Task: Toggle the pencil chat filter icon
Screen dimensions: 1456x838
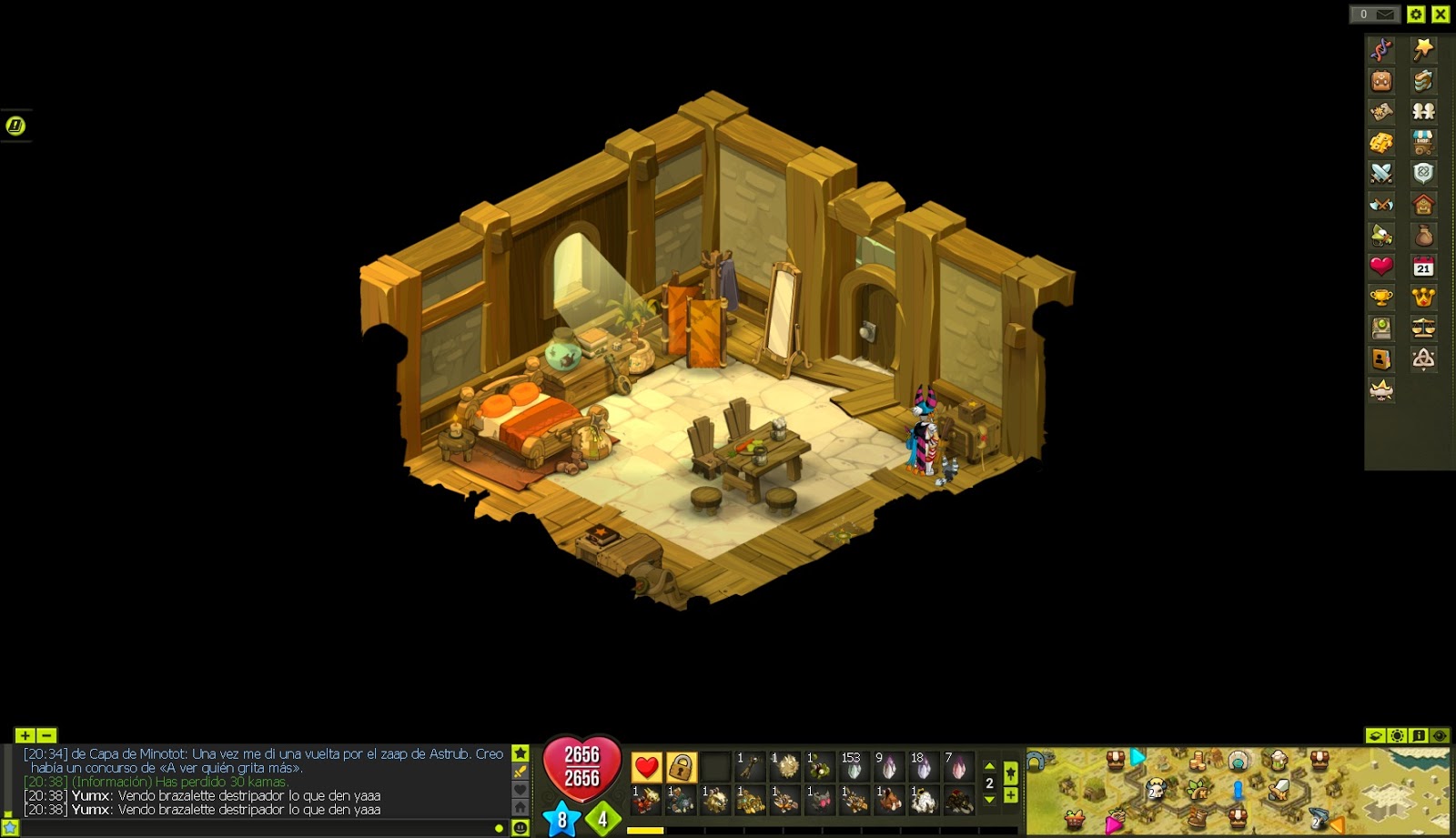Action: click(x=519, y=770)
